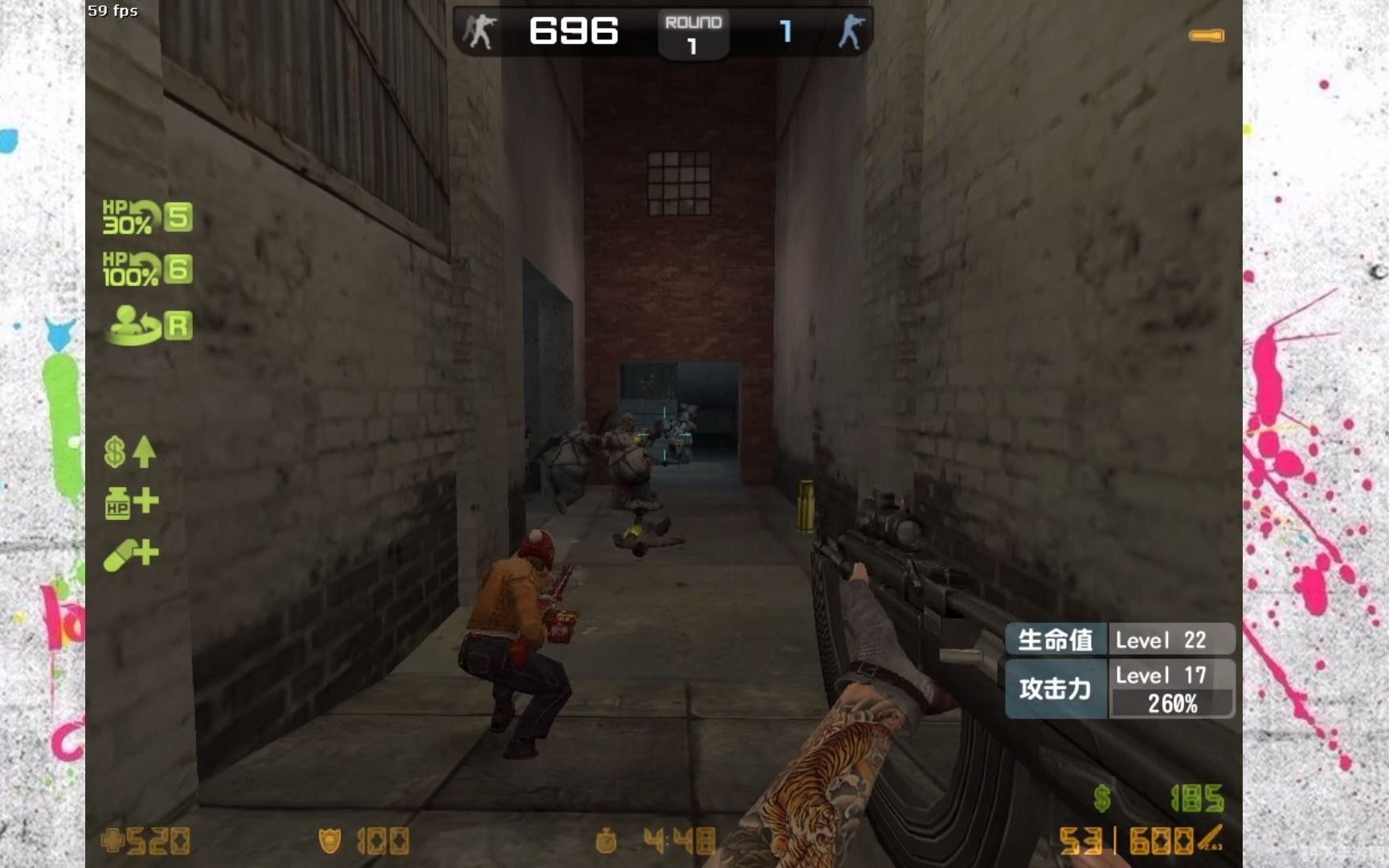Image resolution: width=1389 pixels, height=868 pixels.
Task: Click the orange bullet icon
Action: [x=1206, y=35]
